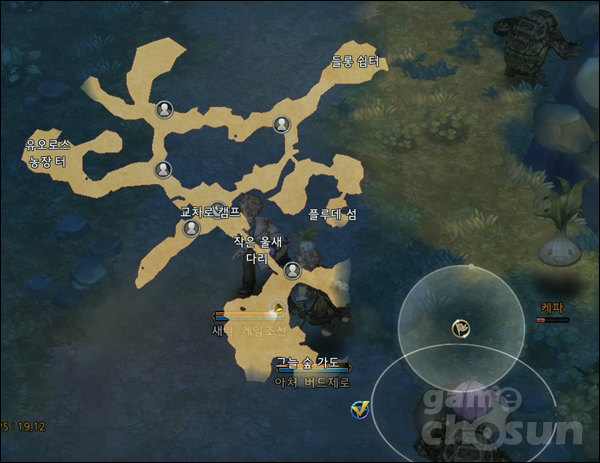
Task: Select the 유오로스 농장터 map location
Action: [x=49, y=153]
